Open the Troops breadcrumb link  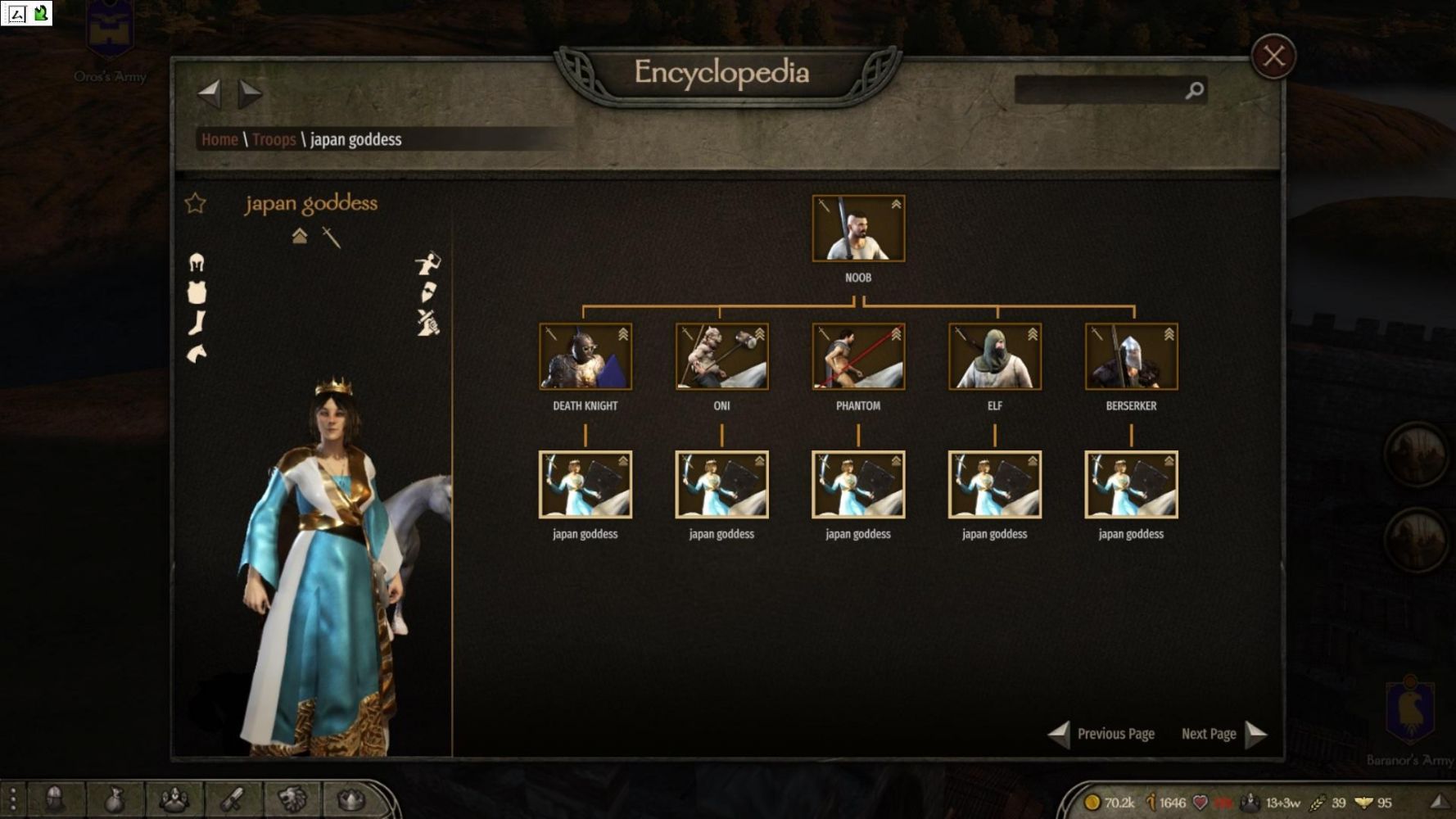(x=274, y=139)
